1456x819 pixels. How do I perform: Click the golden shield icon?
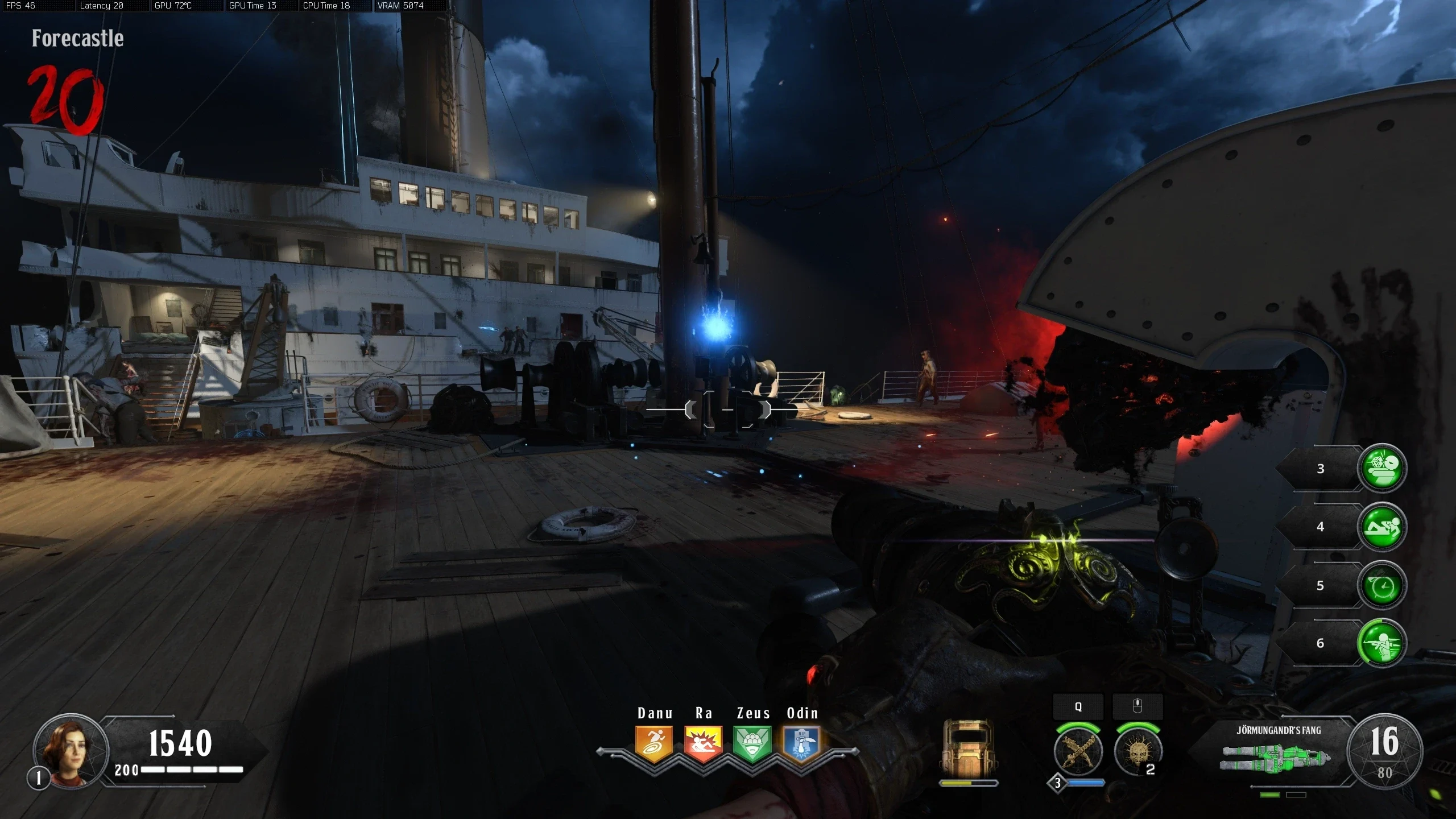click(x=968, y=749)
